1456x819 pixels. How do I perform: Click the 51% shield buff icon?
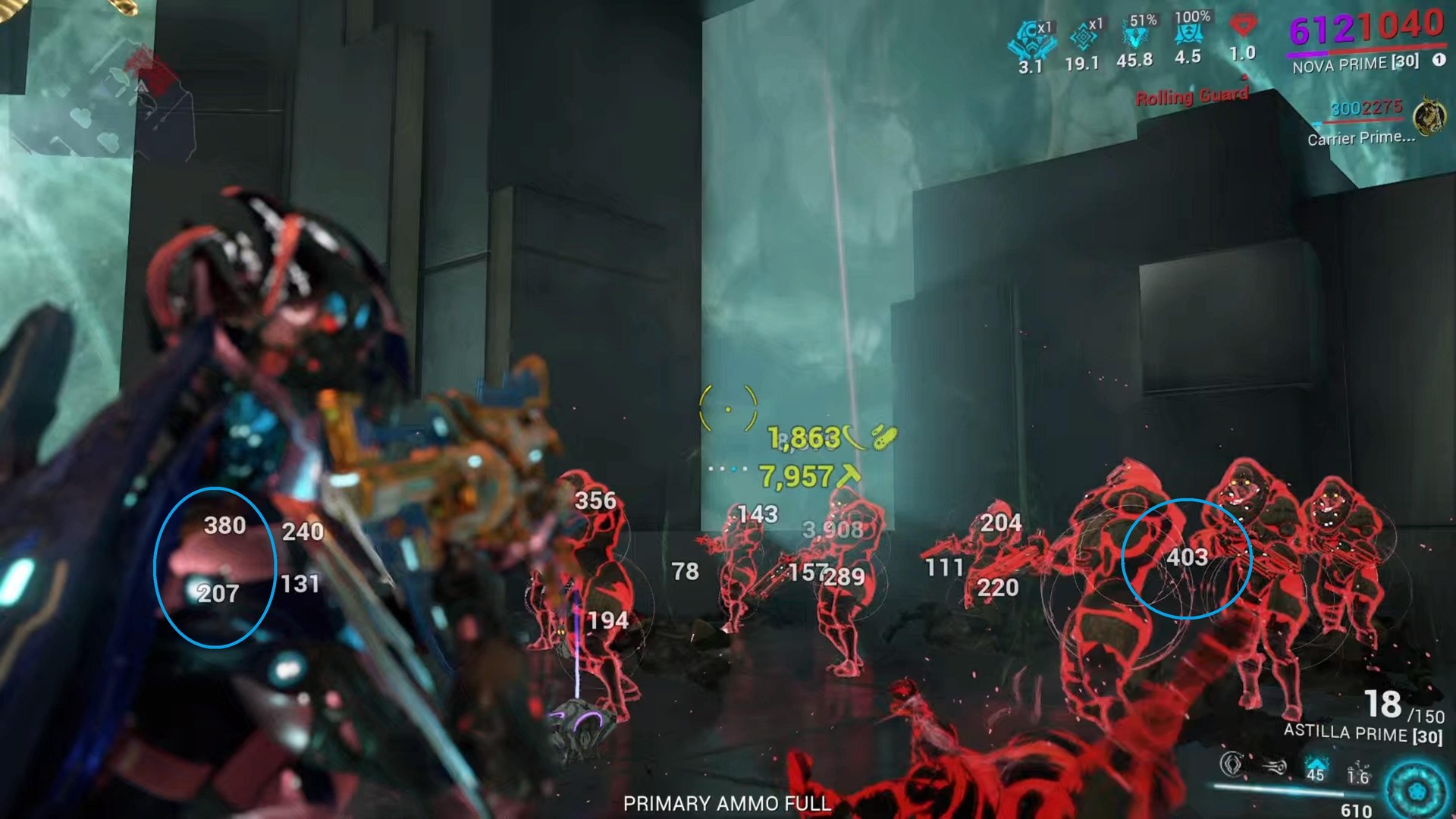pos(1135,35)
